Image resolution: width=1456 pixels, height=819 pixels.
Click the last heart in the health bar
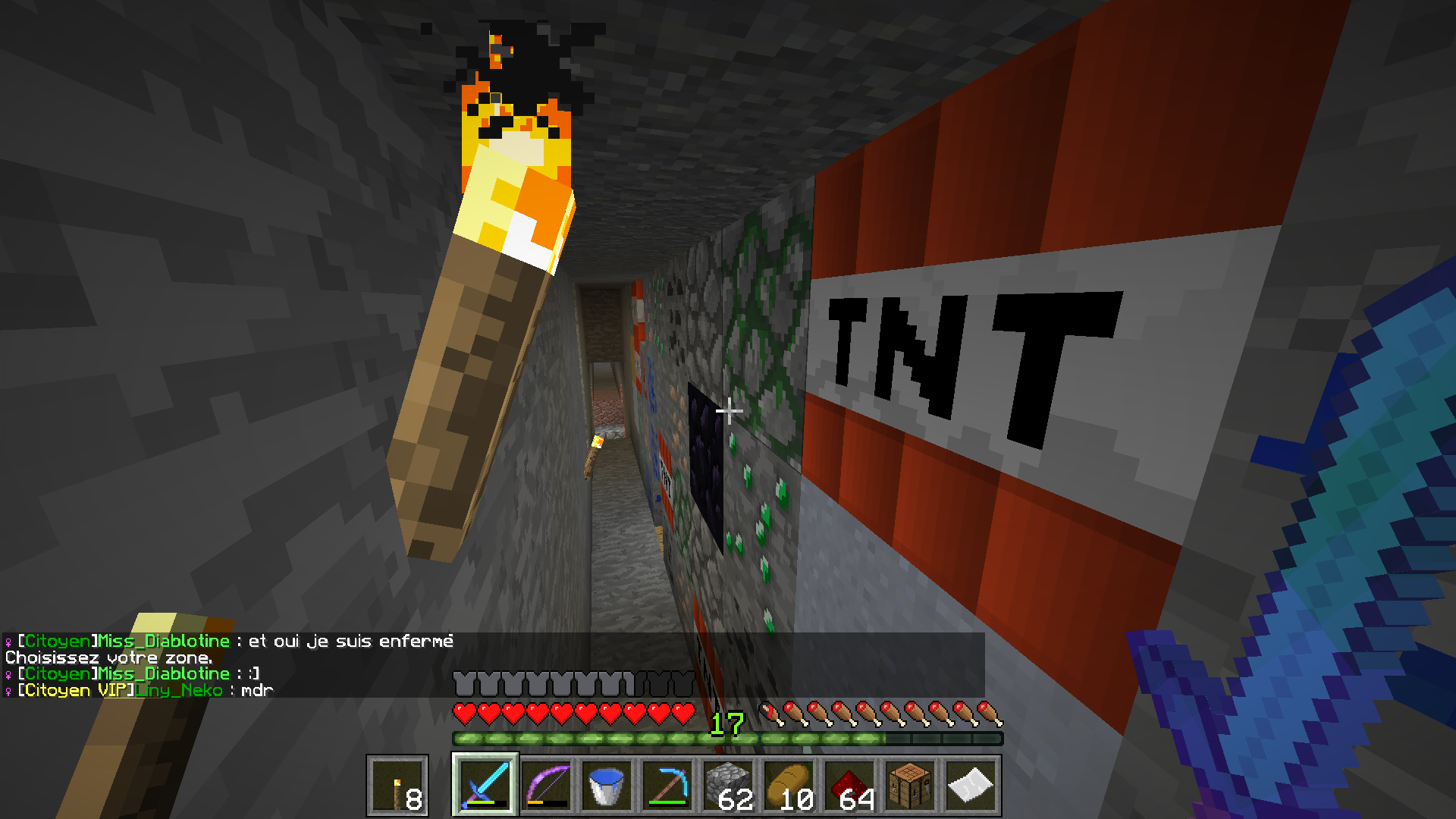pyautogui.click(x=682, y=714)
